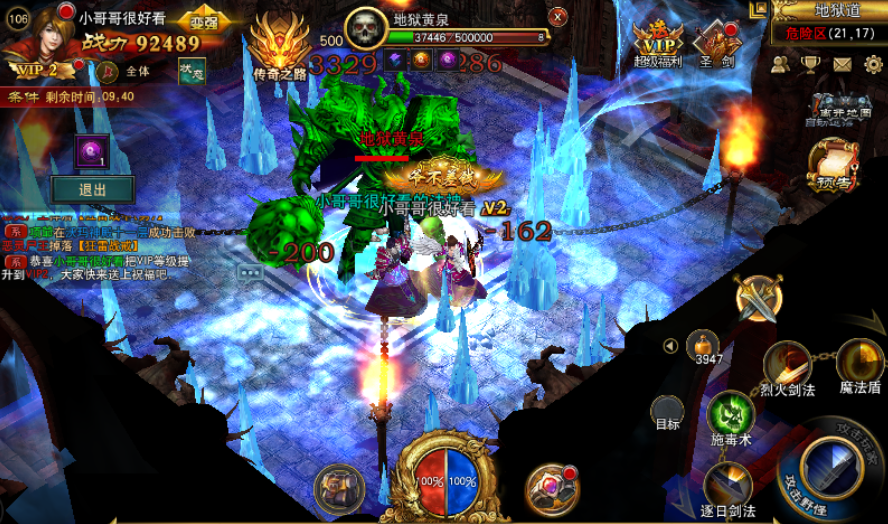Image resolution: width=888 pixels, height=524 pixels.
Task: Cast the 烈火剑法 fire sword skill
Action: pyautogui.click(x=787, y=364)
